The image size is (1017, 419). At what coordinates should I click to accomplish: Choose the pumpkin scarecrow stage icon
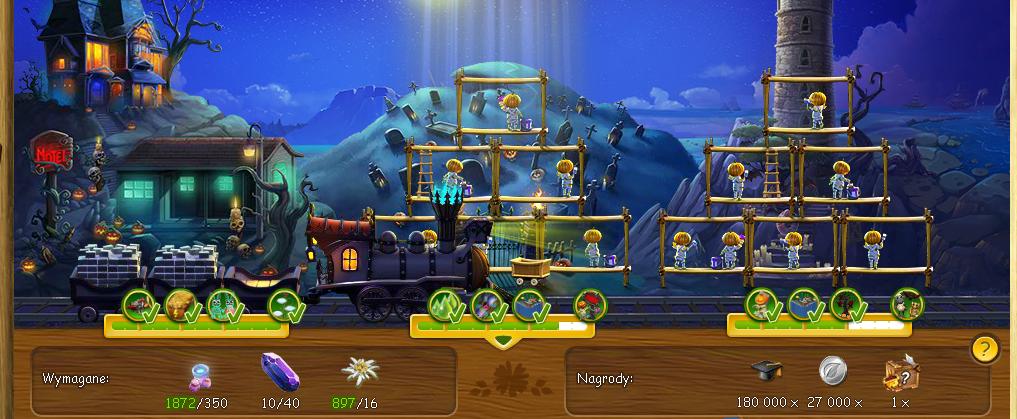pos(762,303)
